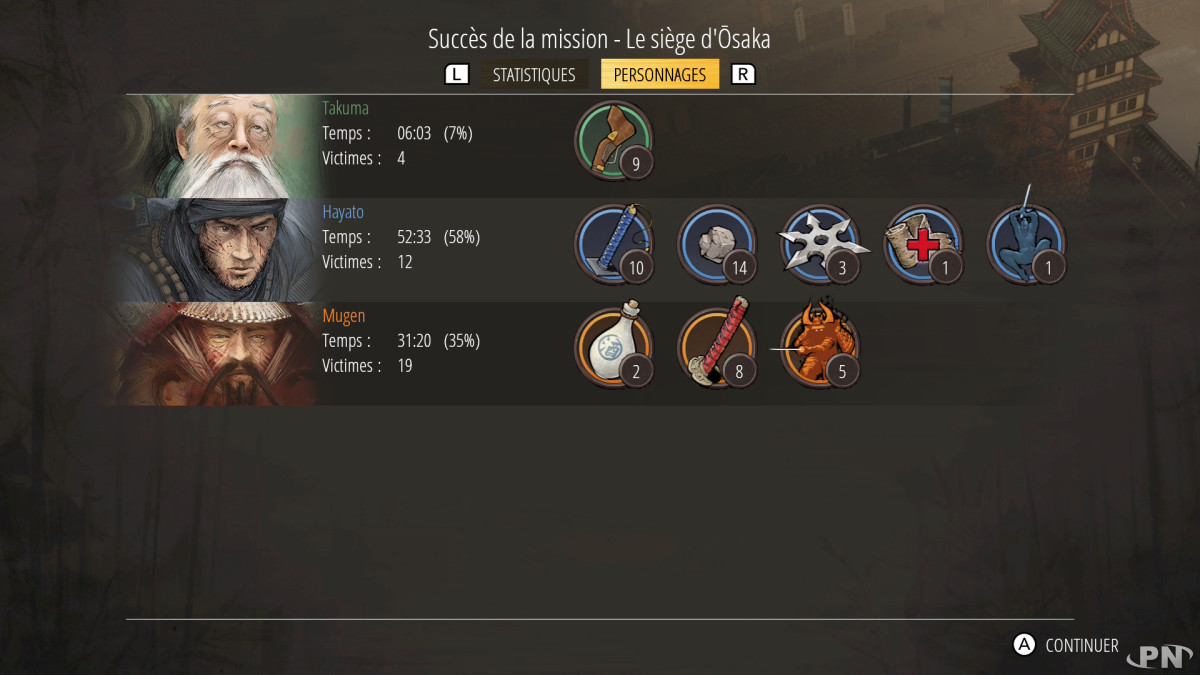The height and width of the screenshot is (675, 1200).
Task: Choose Mugen's orange samurai figure icon
Action: pos(818,348)
